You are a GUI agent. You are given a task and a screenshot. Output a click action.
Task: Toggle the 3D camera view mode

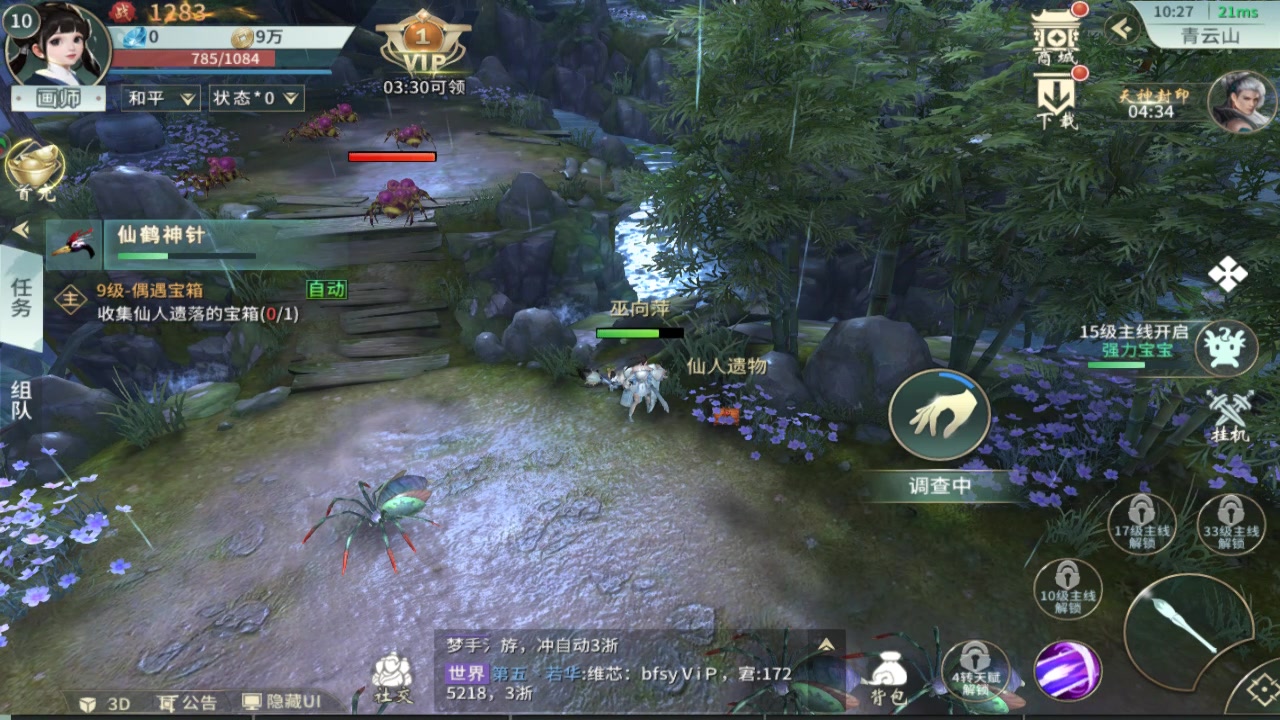point(105,703)
